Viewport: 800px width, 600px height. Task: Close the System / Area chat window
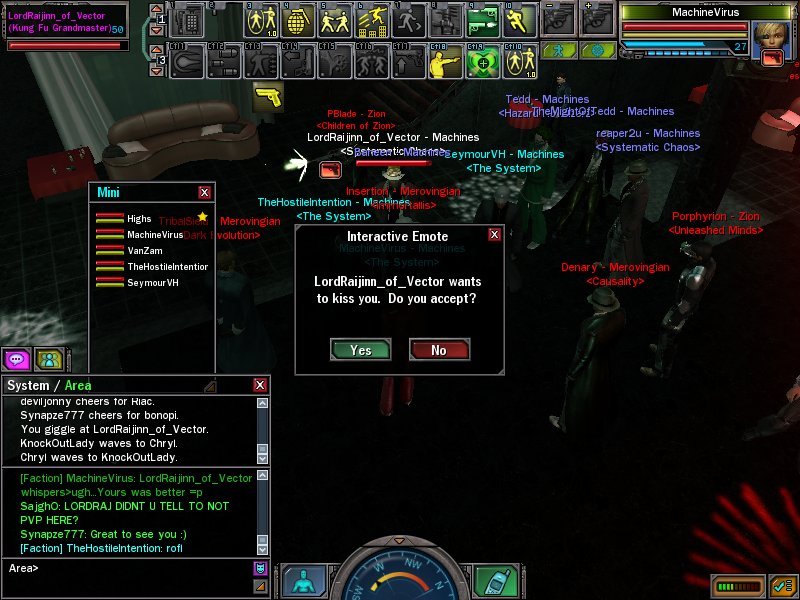coord(260,385)
